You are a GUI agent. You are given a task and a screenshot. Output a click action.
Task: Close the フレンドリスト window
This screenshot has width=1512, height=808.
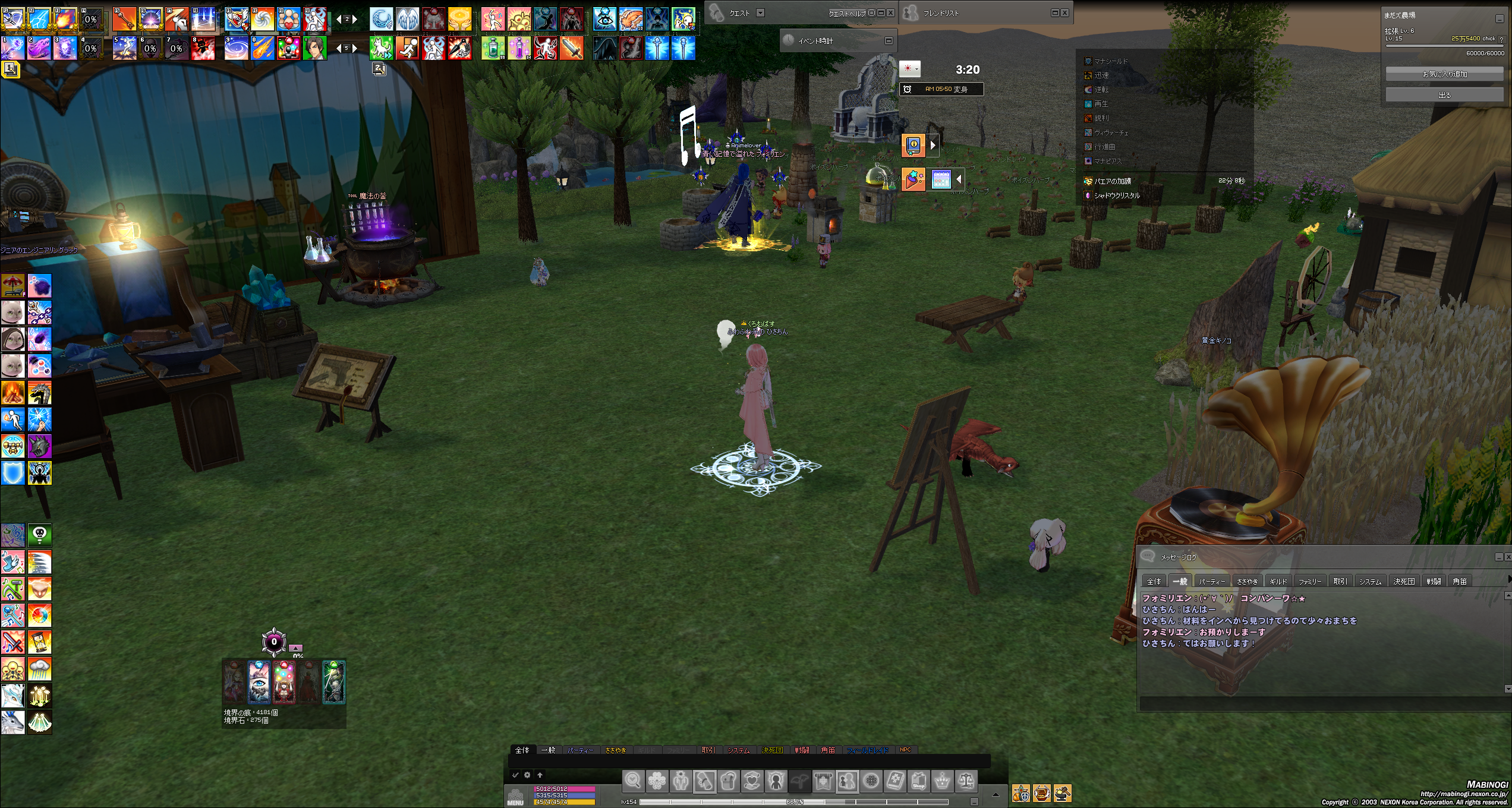coord(1064,12)
